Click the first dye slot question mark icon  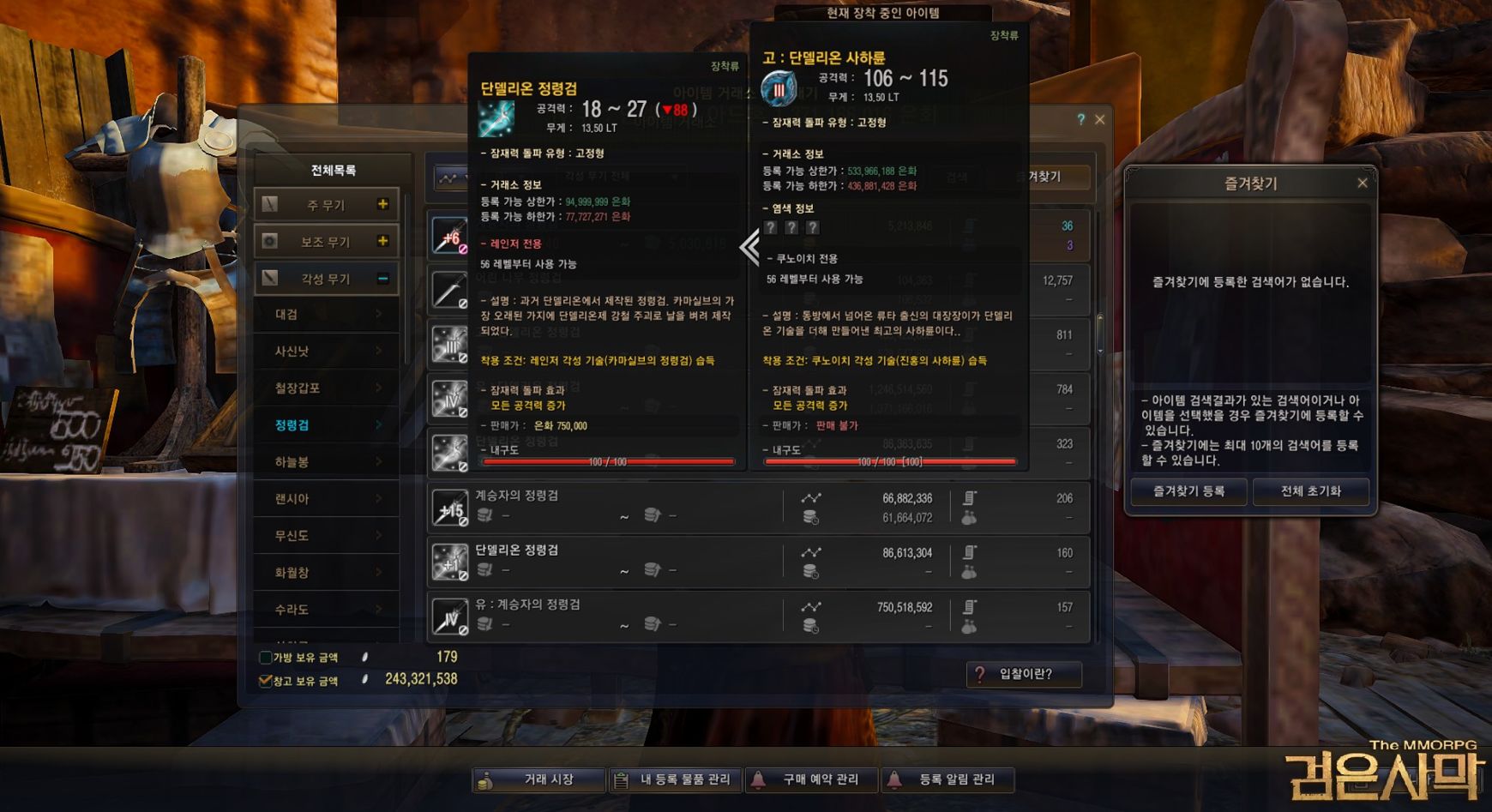coord(771,226)
